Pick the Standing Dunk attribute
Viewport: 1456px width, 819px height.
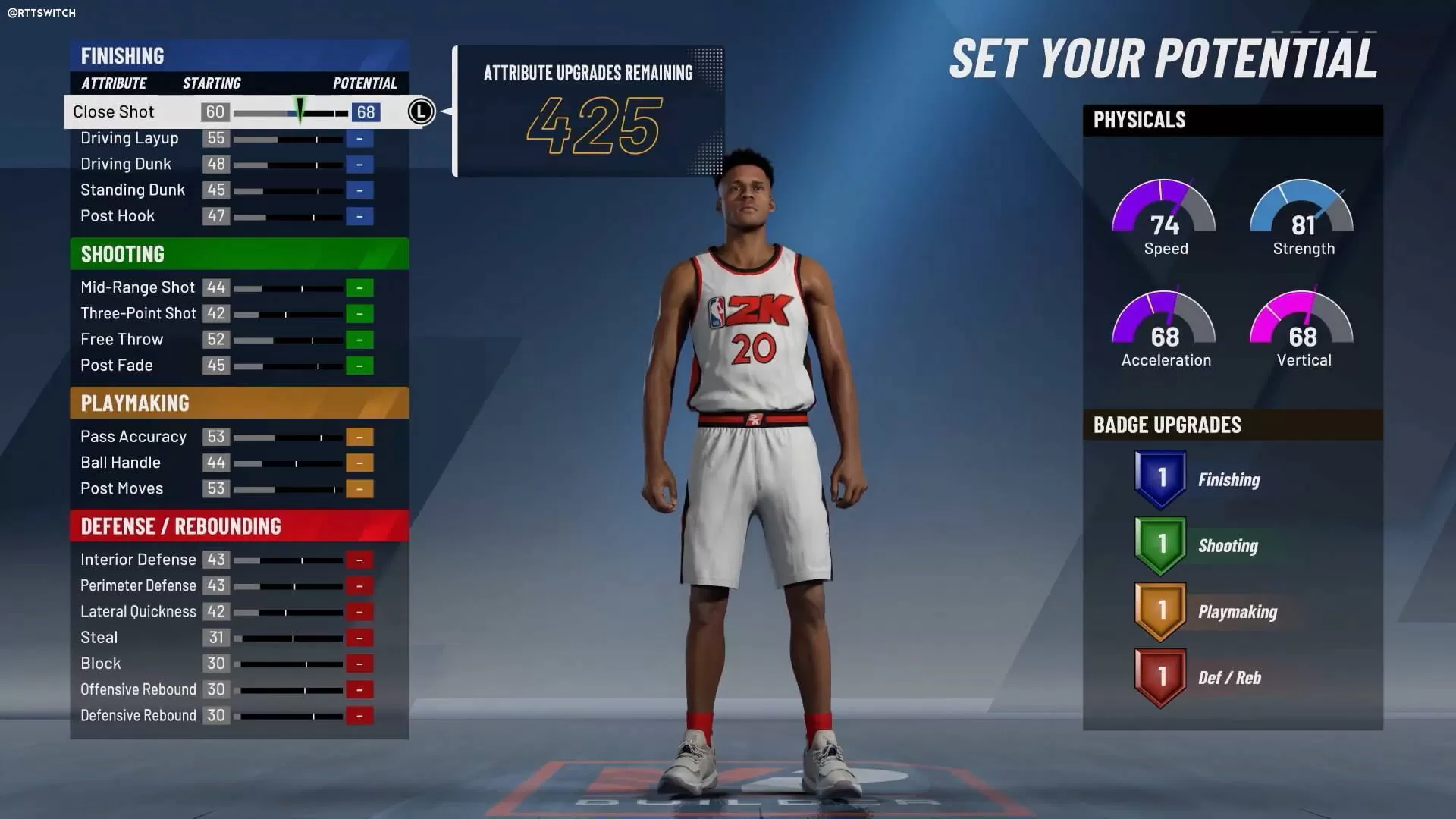click(133, 190)
